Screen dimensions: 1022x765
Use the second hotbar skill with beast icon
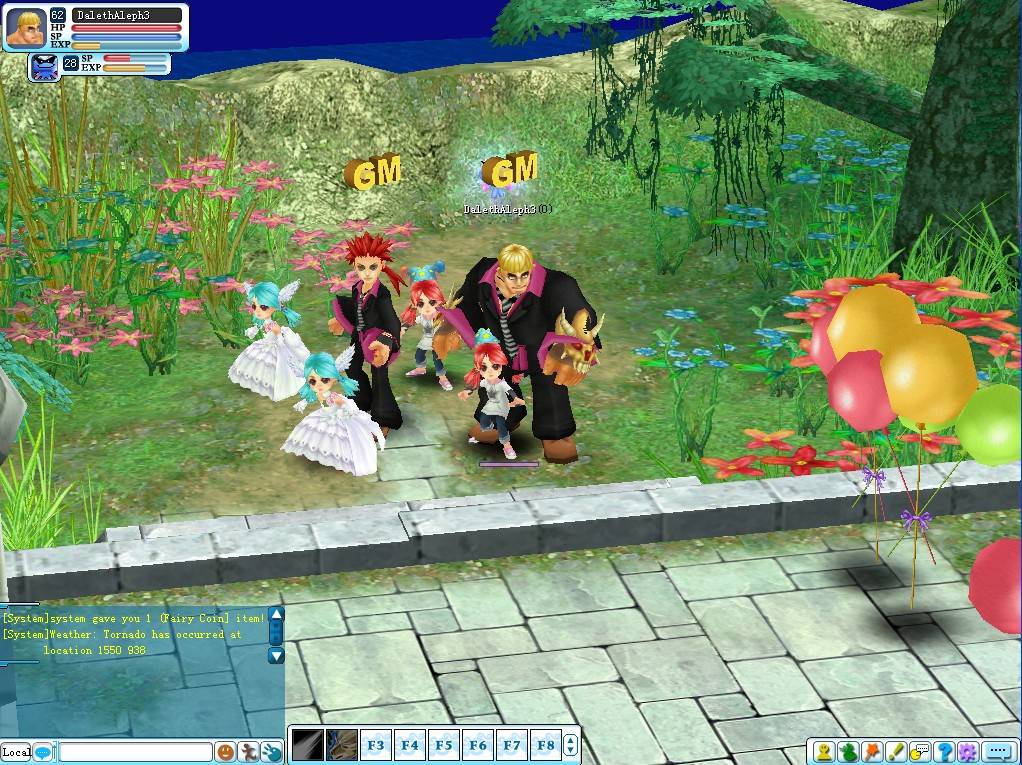coord(341,745)
